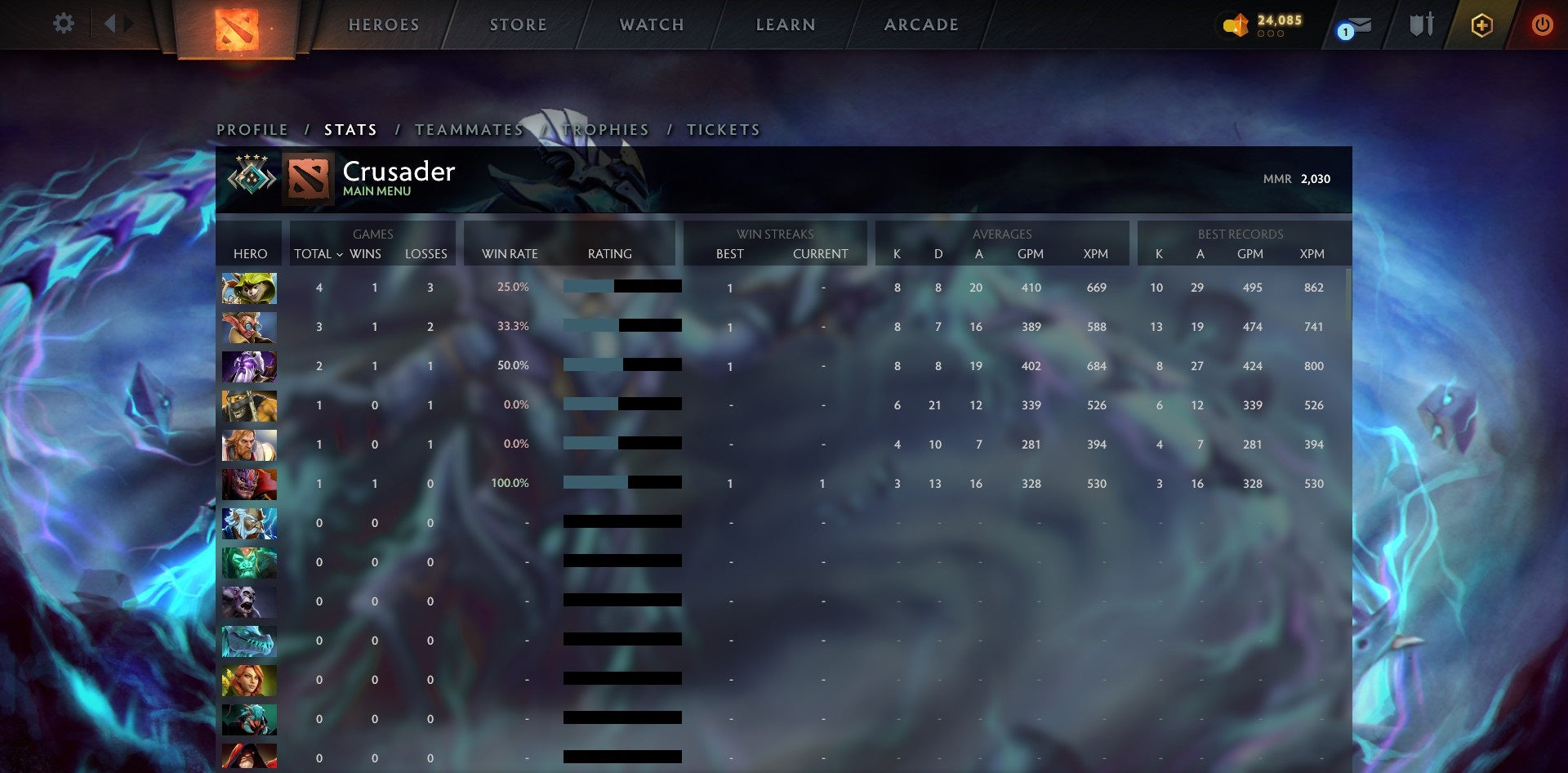Open the ARCADE menu
Viewport: 1568px width, 773px height.
pos(920,25)
